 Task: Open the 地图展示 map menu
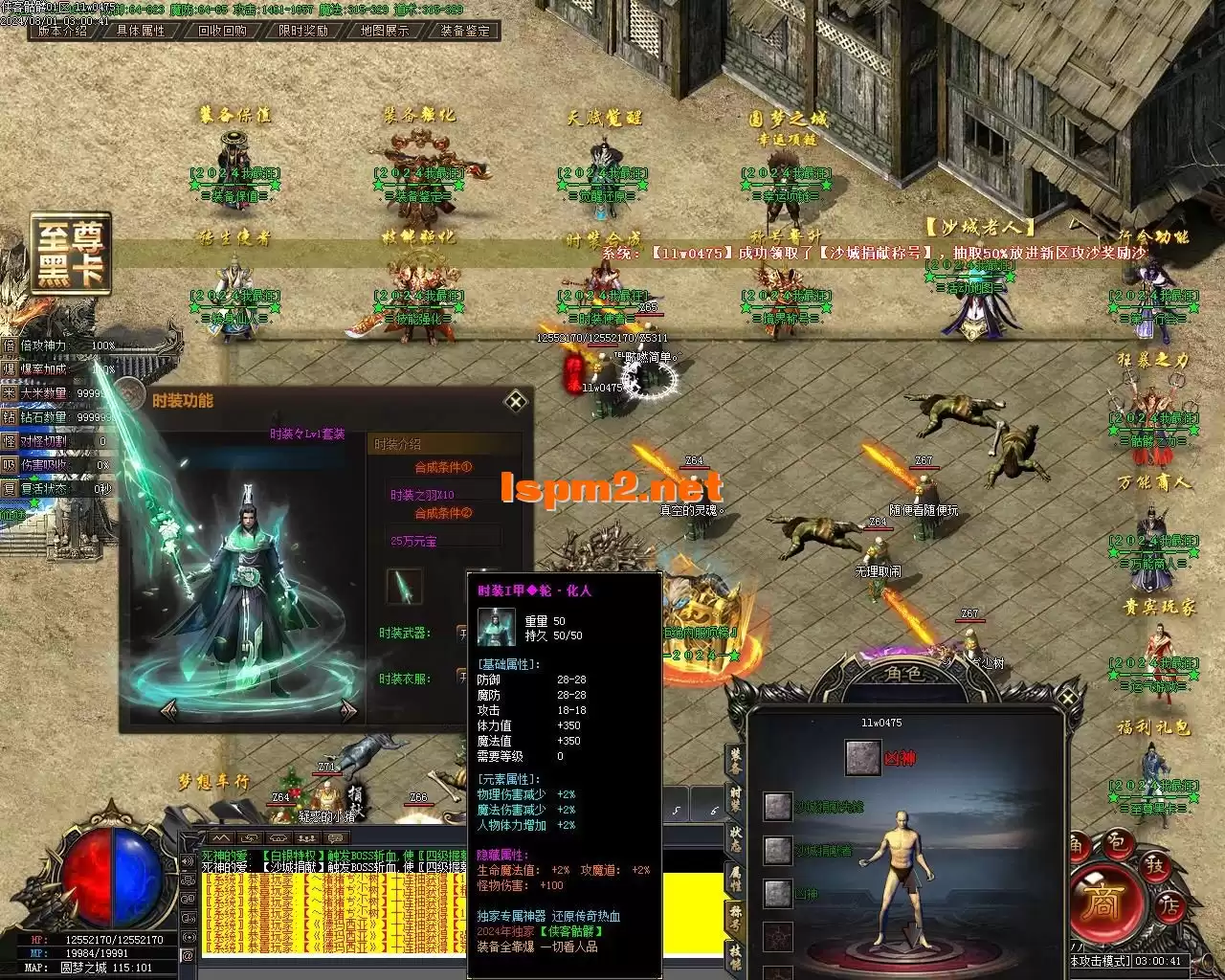[x=385, y=31]
